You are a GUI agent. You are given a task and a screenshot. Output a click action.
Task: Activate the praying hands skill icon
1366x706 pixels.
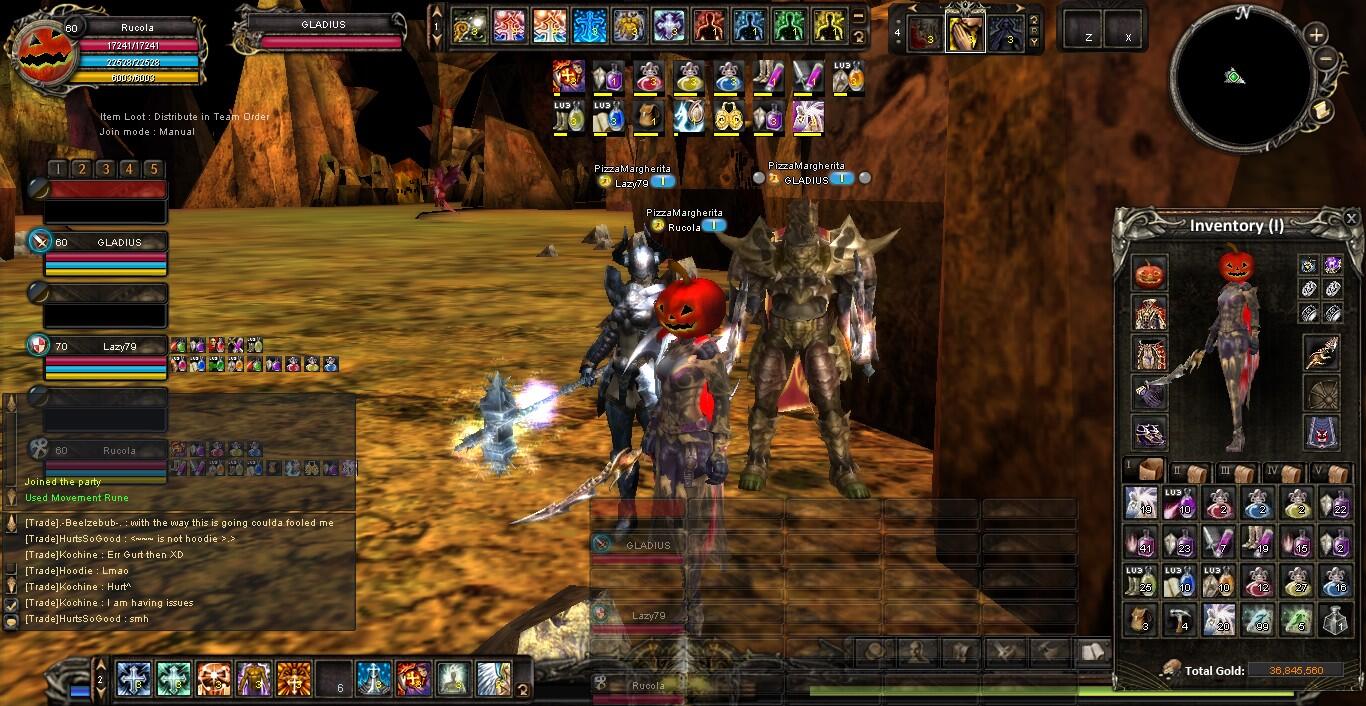(x=965, y=33)
